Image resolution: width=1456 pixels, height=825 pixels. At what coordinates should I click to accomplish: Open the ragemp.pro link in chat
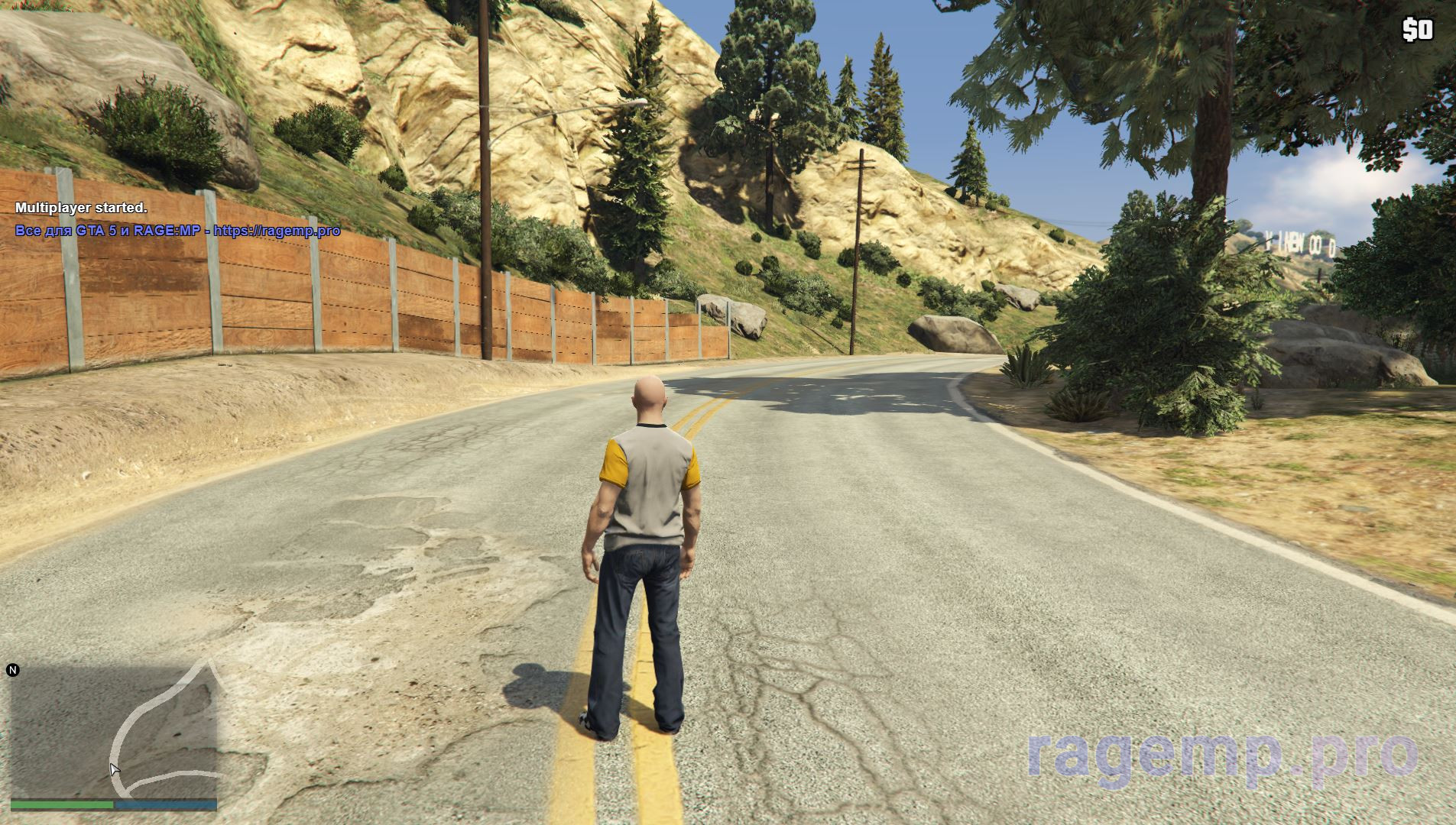tap(277, 231)
